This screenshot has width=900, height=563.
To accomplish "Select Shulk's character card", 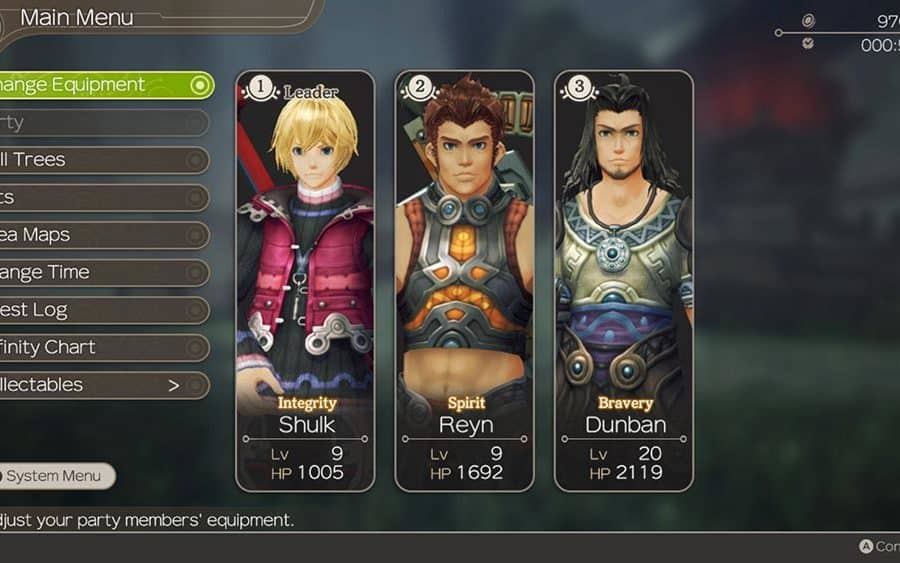I will point(305,280).
